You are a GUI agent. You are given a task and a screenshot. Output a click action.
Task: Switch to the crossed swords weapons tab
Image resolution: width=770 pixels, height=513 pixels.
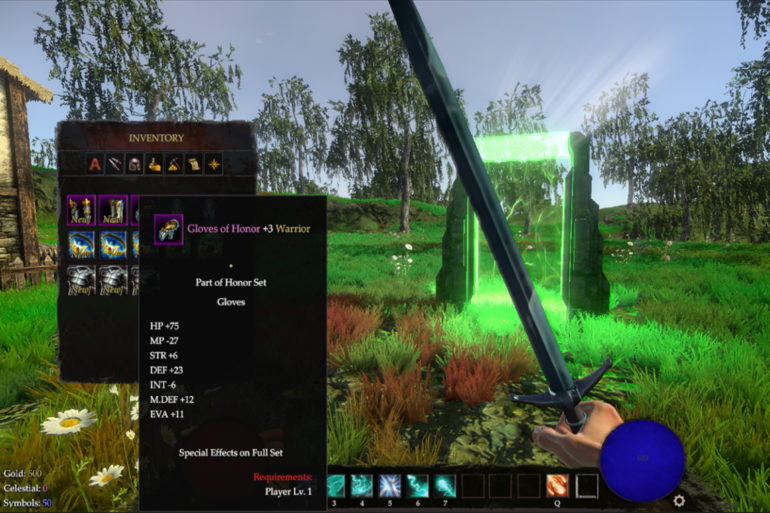click(115, 164)
